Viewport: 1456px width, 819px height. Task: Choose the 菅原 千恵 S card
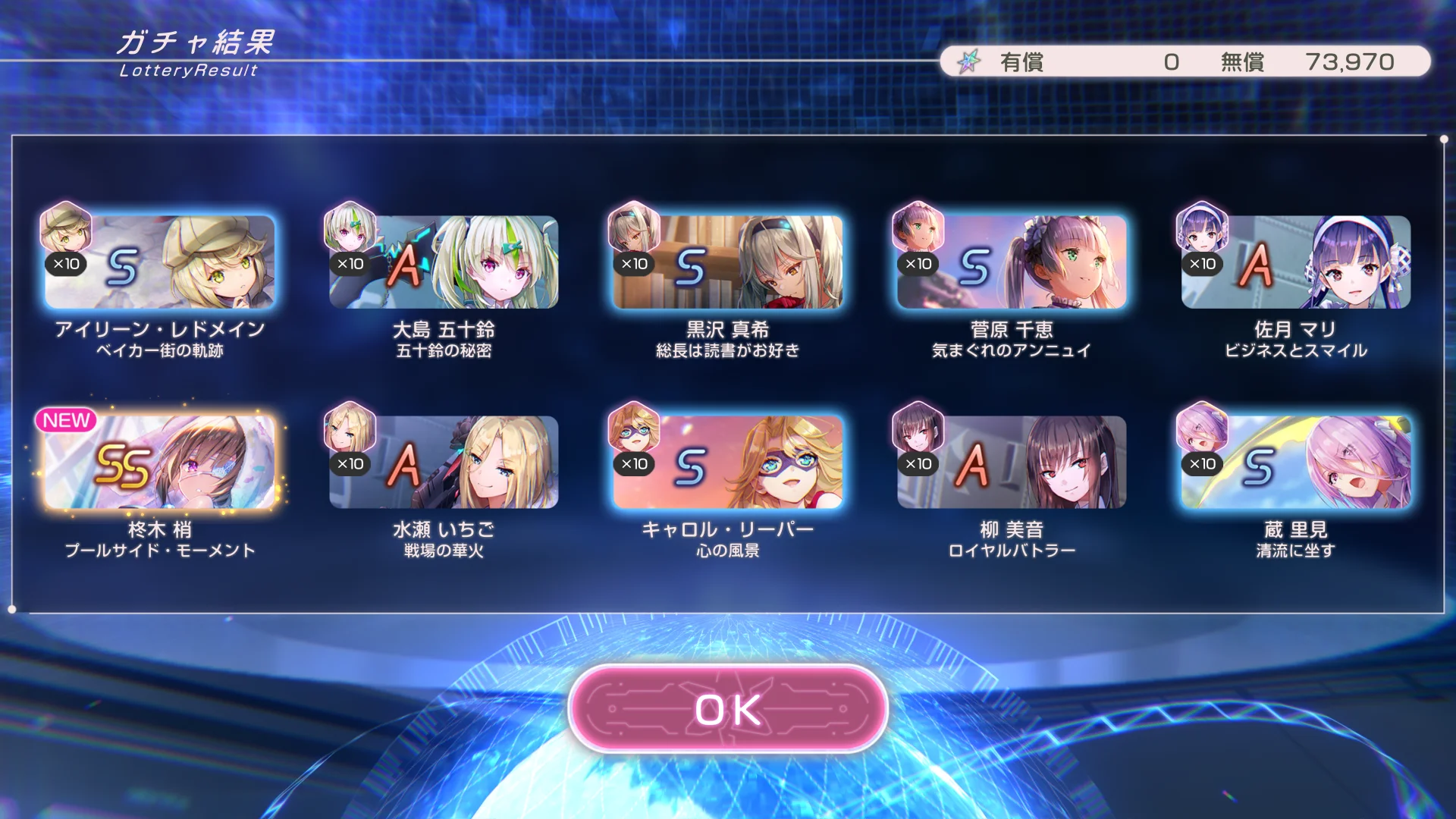click(1012, 262)
